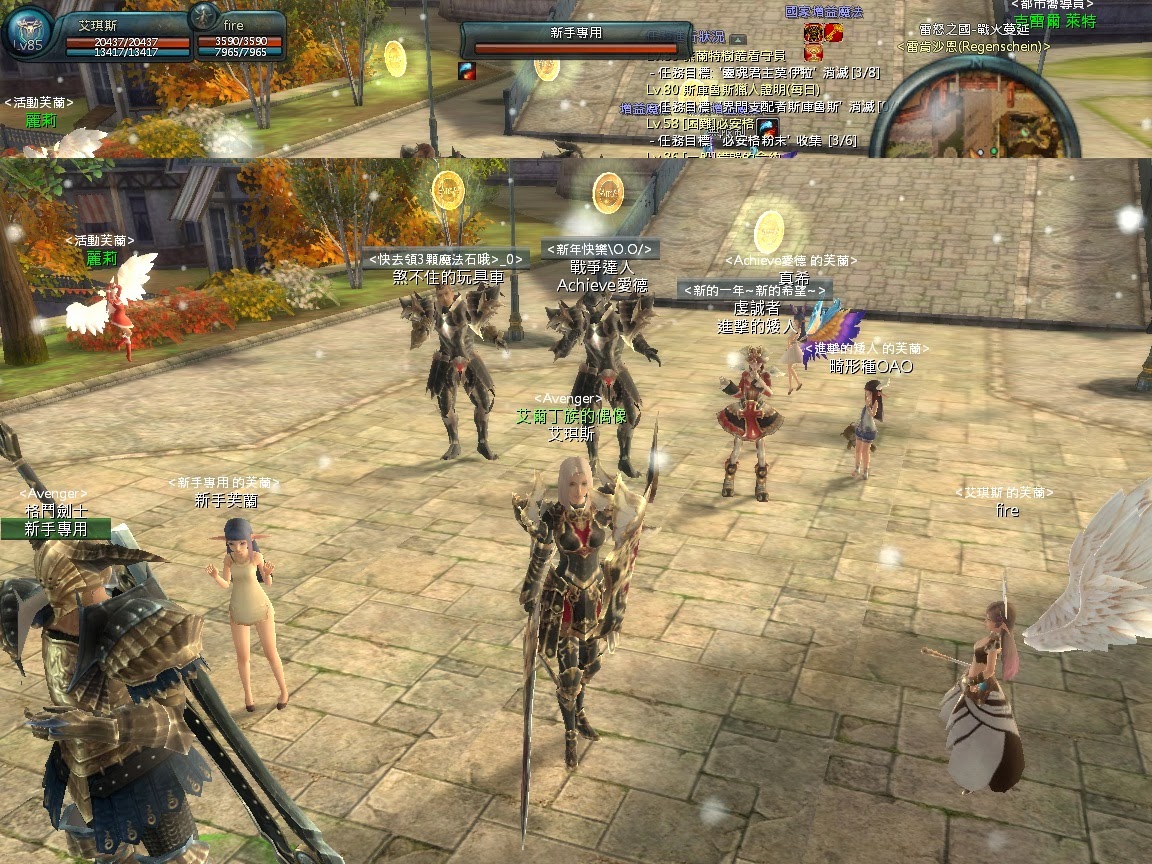1152x864 pixels.
Task: Click the 新手專用 target frame
Action: [x=576, y=38]
